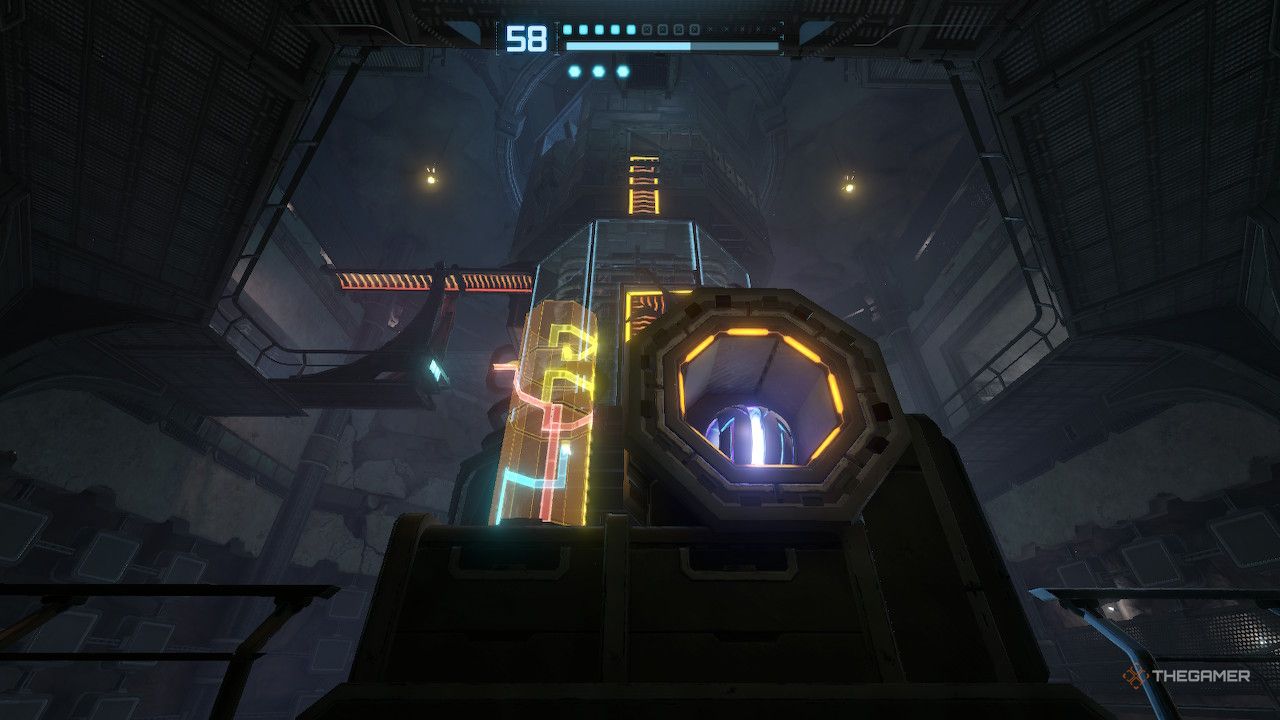Expand the left bracket of the missile counter
The height and width of the screenshot is (720, 1280).
[x=497, y=38]
